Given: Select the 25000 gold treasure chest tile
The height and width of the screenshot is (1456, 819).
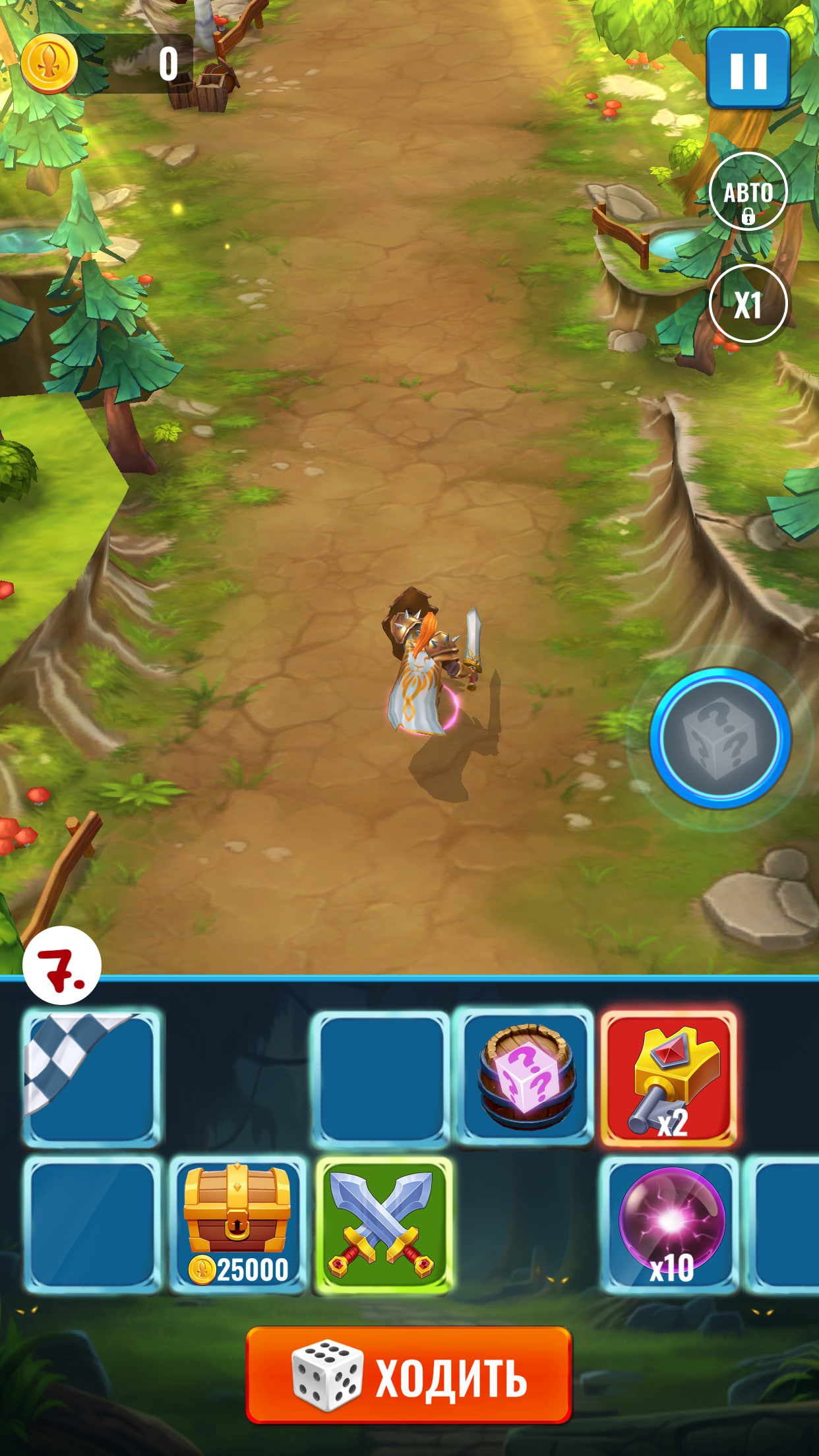Looking at the screenshot, I should click(237, 1224).
